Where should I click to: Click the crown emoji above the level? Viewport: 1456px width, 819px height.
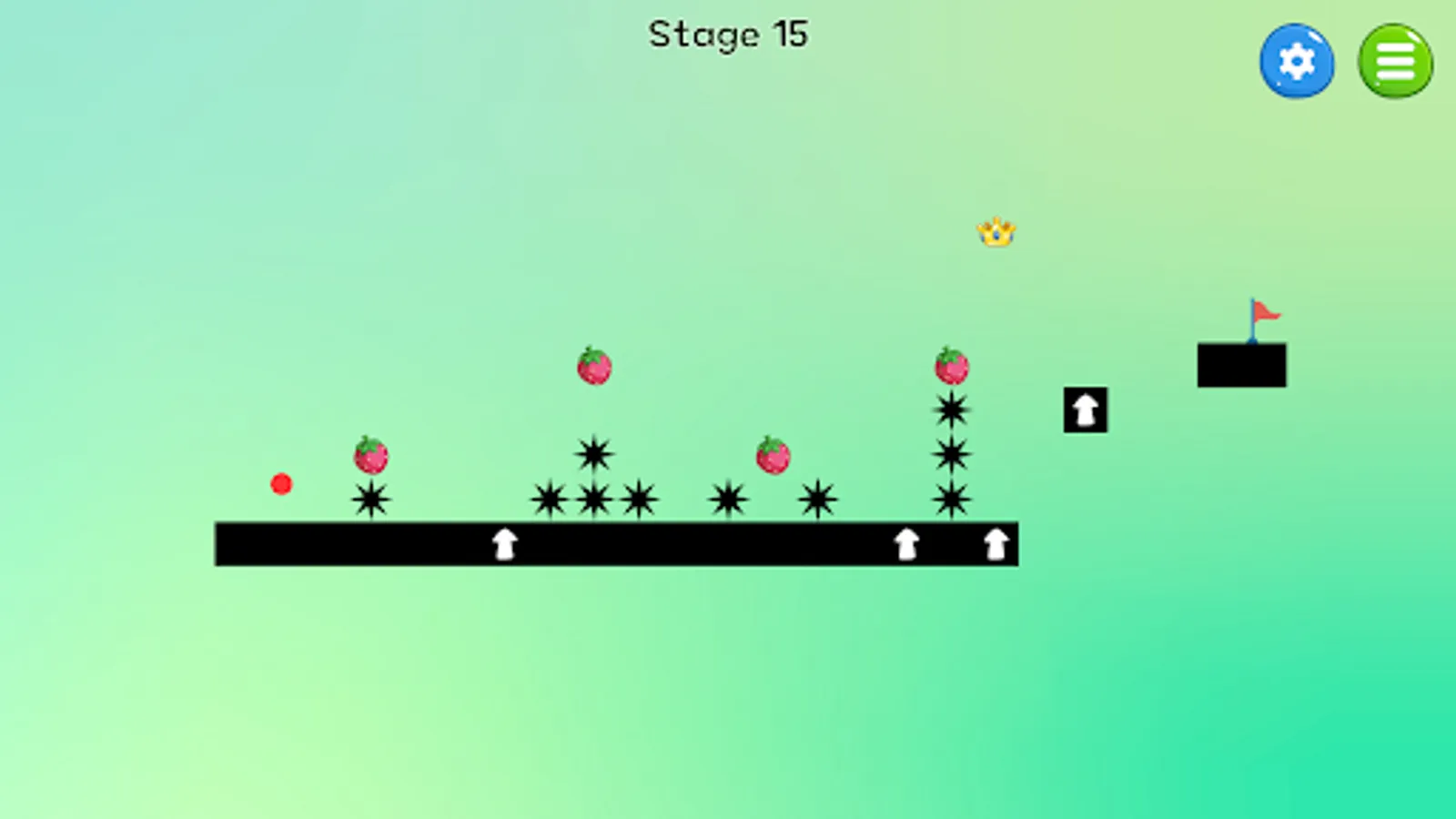(x=996, y=232)
